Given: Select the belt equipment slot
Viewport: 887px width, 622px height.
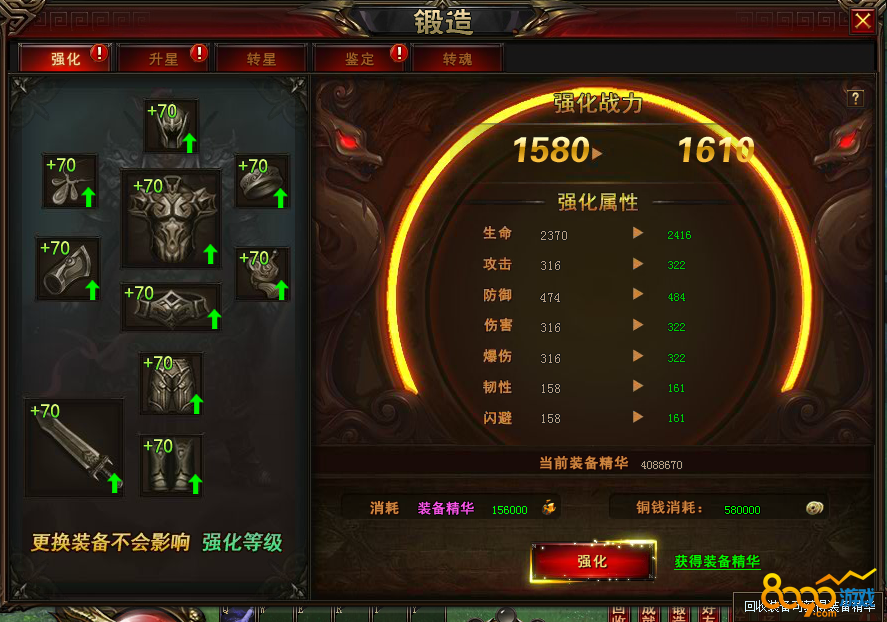Looking at the screenshot, I should coord(171,307).
